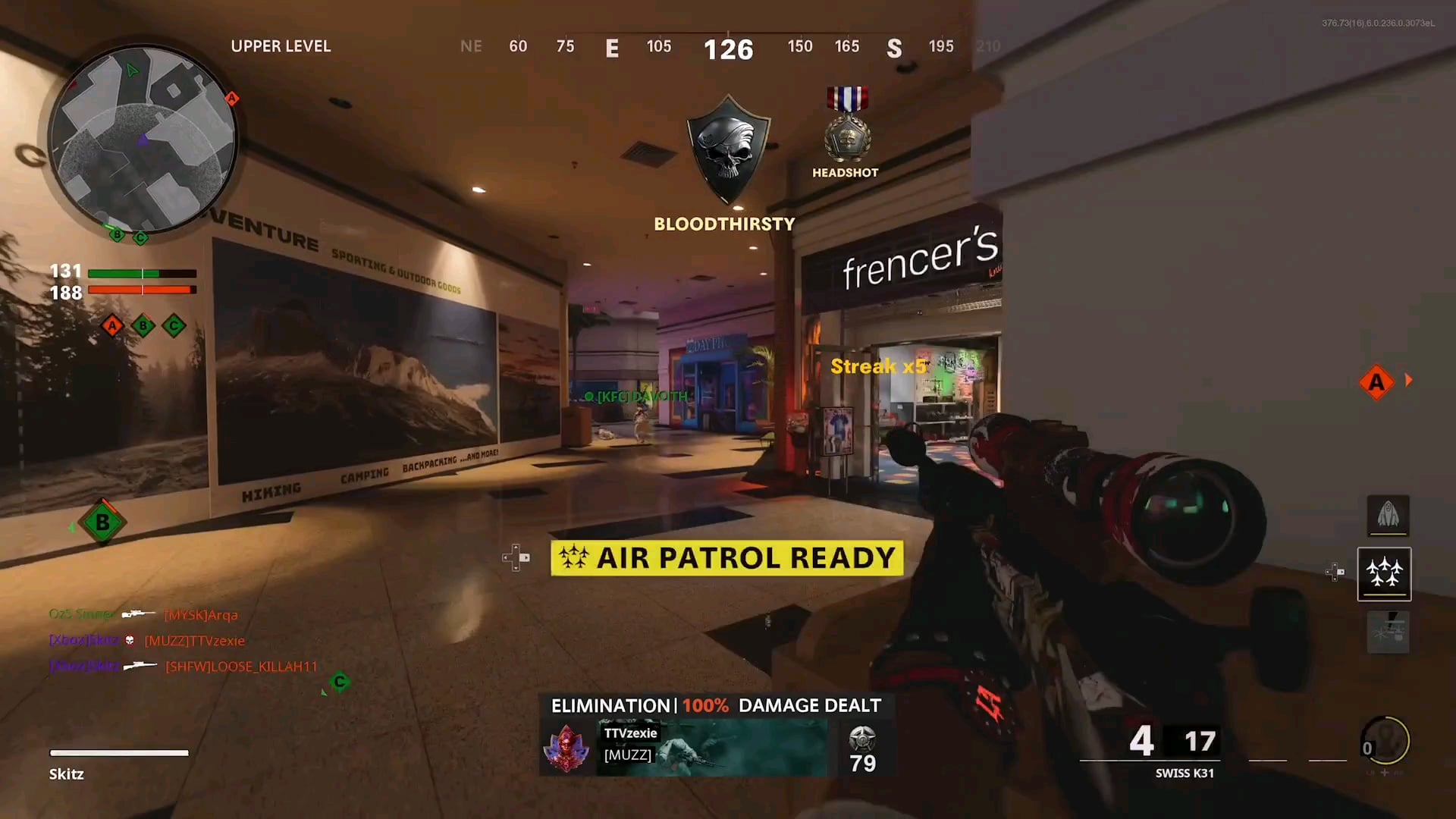Click the AIR PATROL READY banner

coord(726,558)
